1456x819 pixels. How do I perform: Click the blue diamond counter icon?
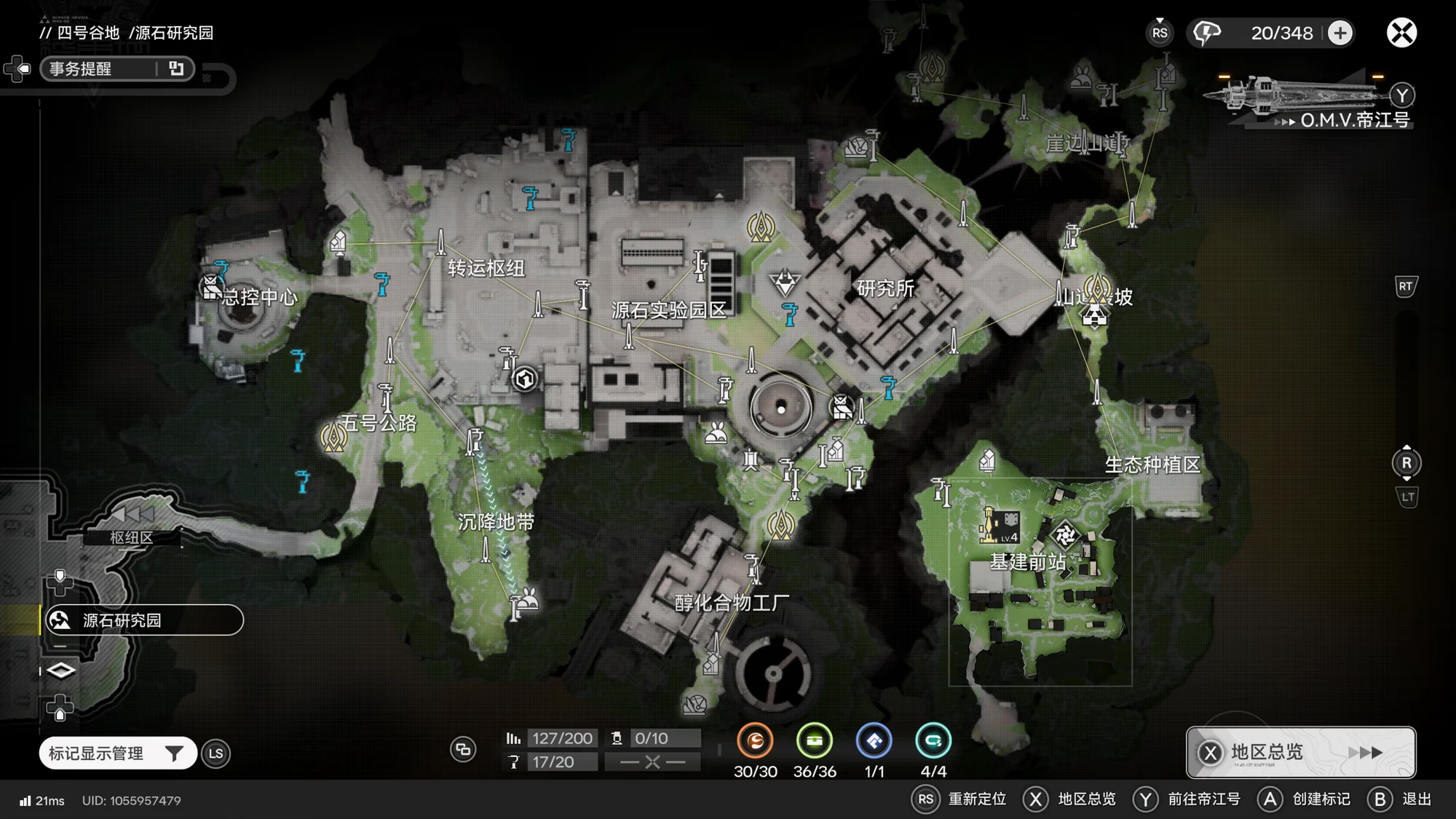(874, 741)
